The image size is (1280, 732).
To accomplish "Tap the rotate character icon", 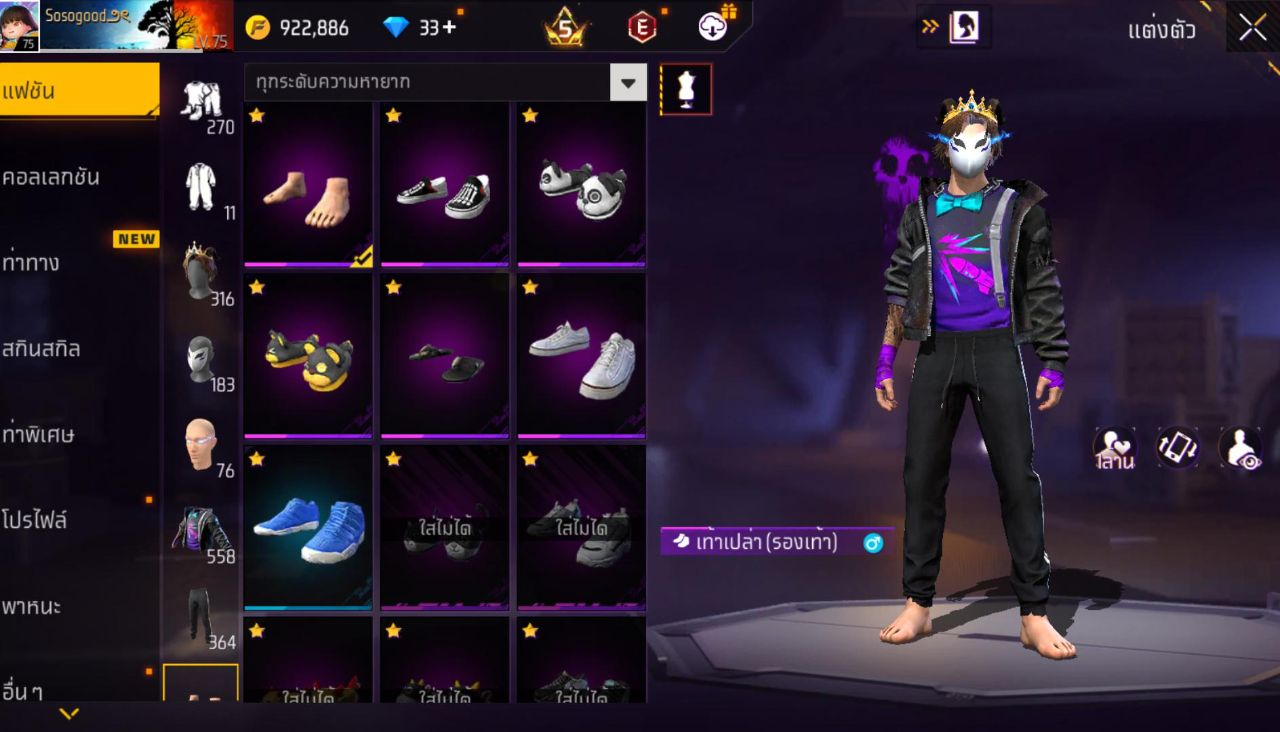I will (1177, 449).
